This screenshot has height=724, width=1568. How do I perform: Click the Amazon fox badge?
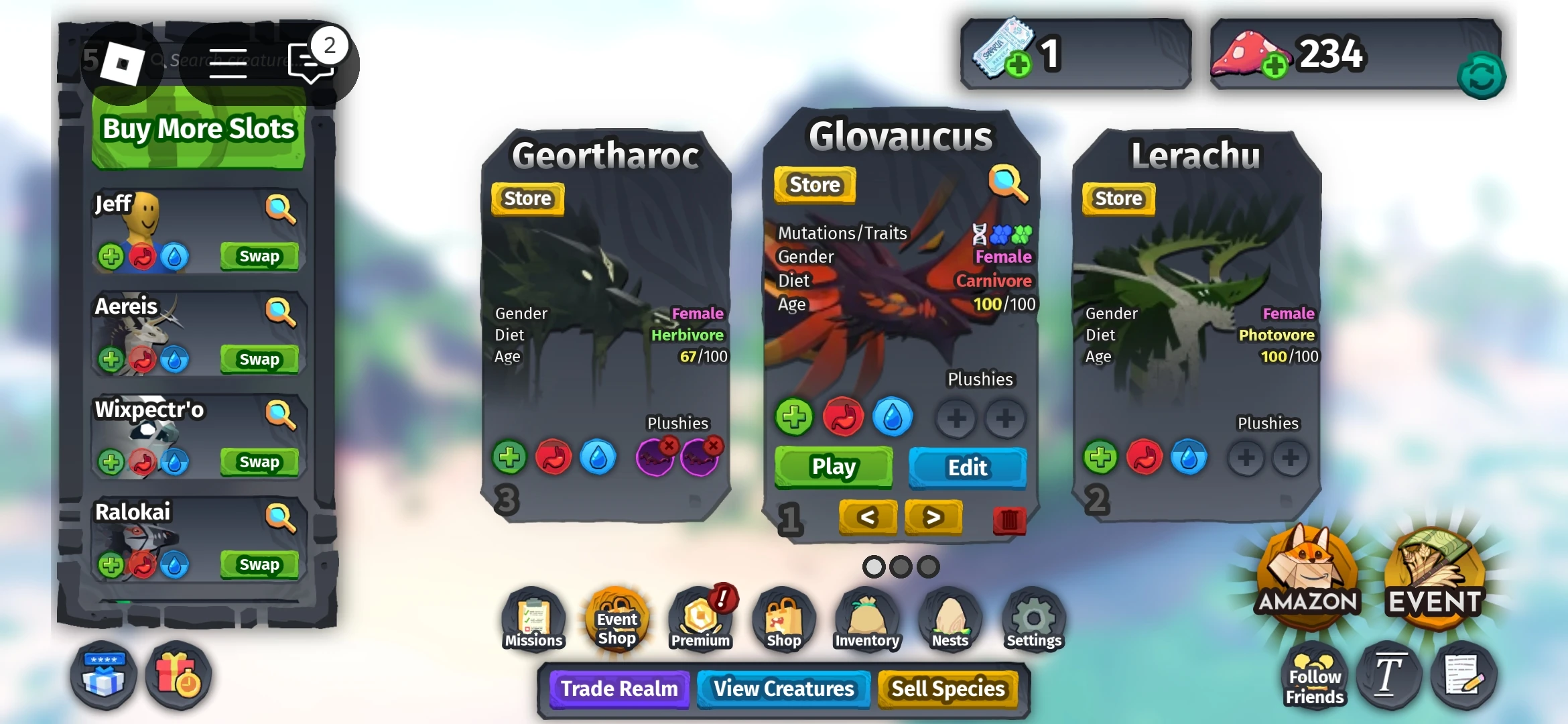pyautogui.click(x=1308, y=573)
